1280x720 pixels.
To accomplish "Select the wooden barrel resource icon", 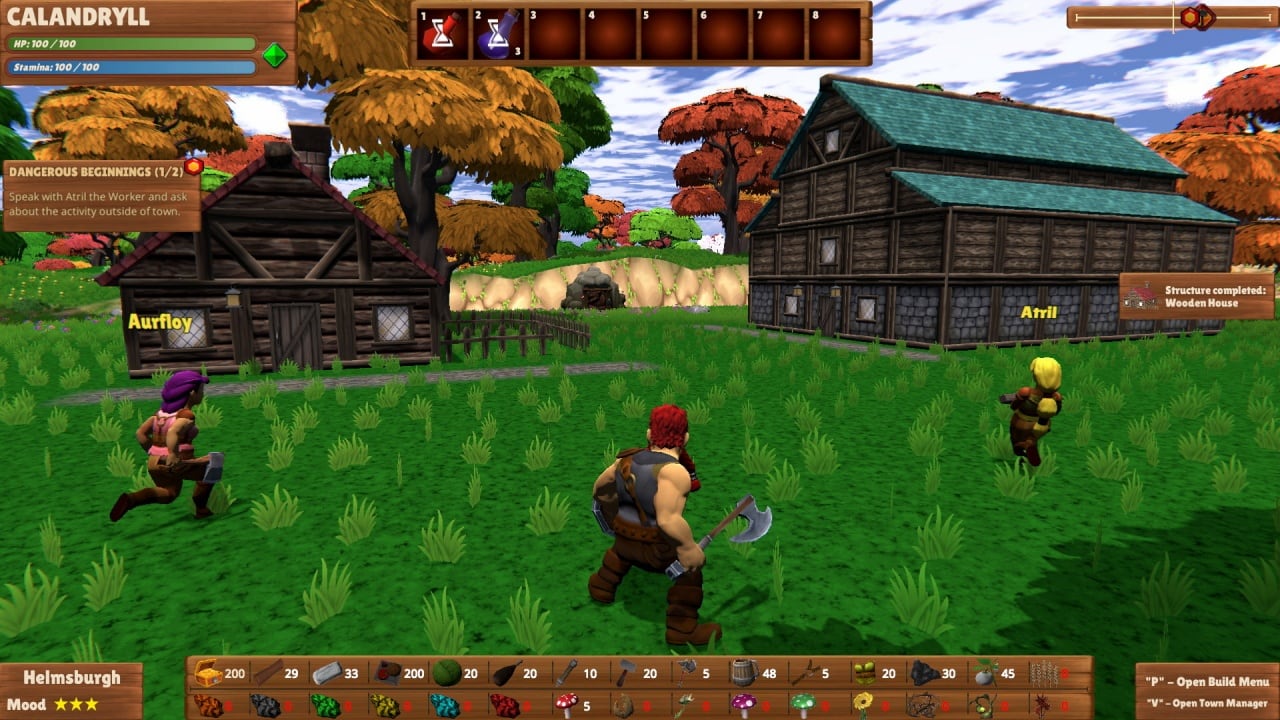I will click(743, 673).
